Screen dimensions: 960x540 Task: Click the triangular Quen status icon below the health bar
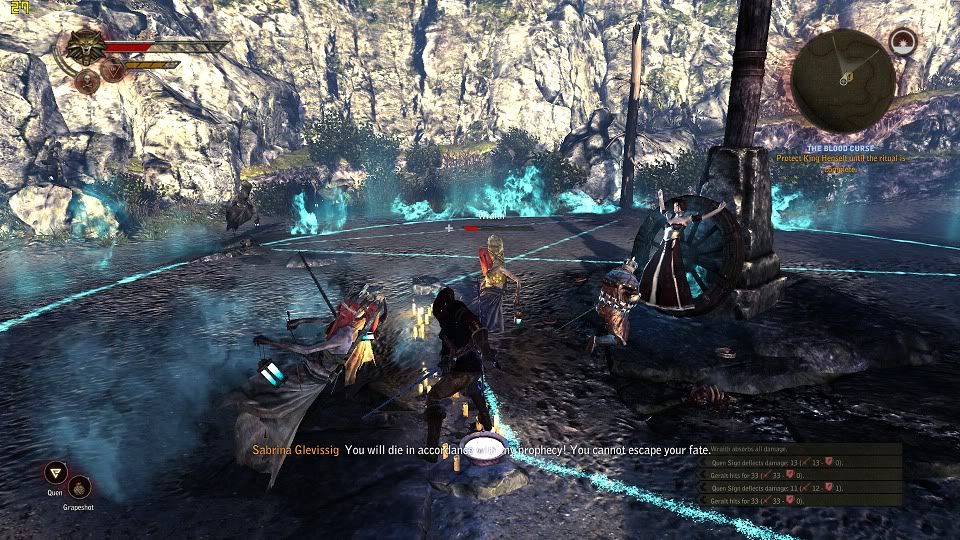114,70
